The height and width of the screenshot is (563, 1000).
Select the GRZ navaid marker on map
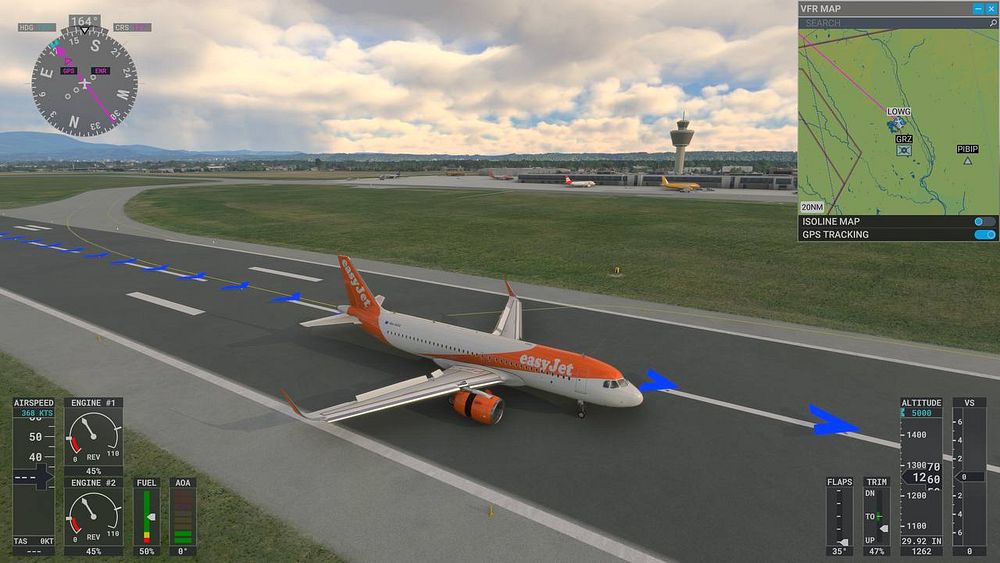point(904,150)
